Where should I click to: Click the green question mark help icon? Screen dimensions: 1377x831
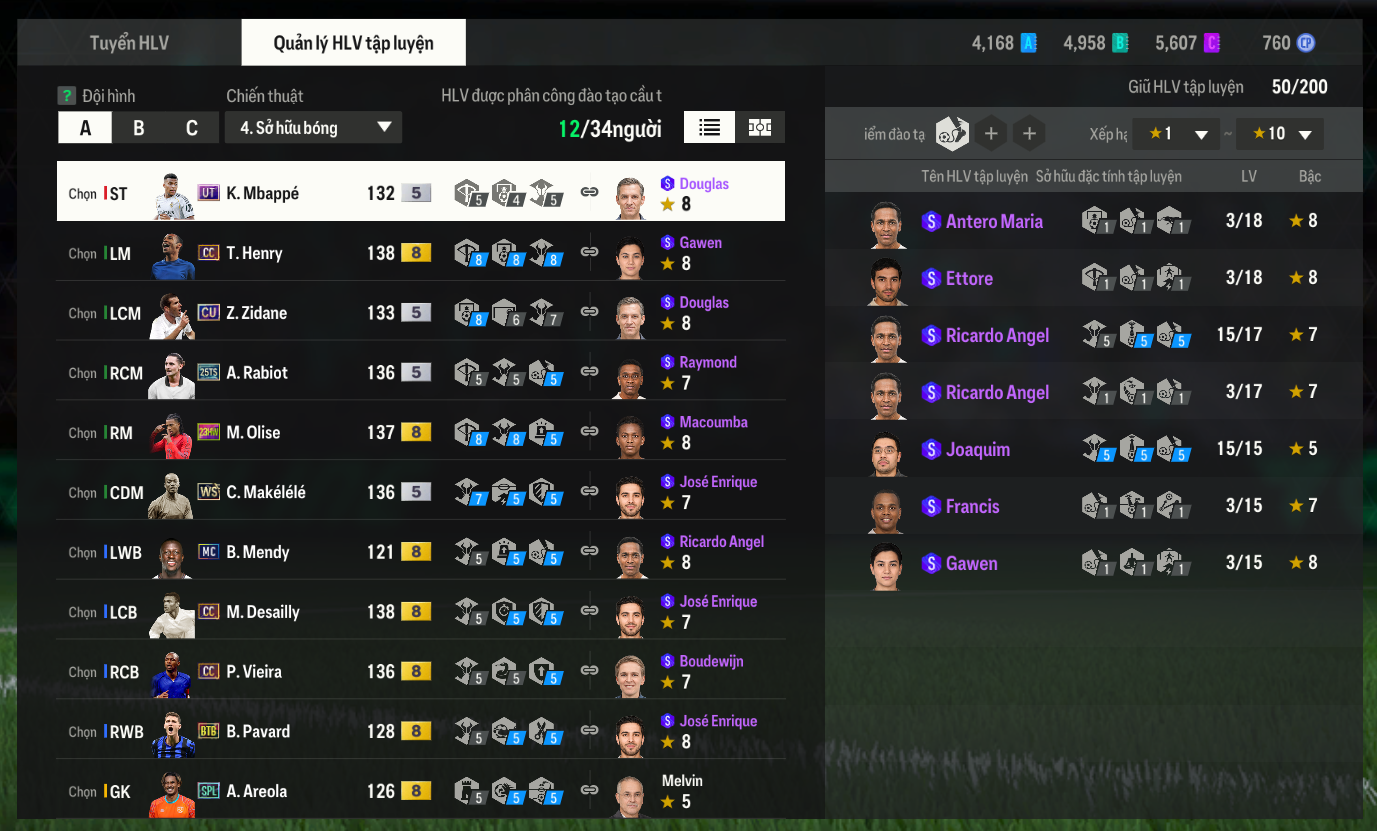pos(67,96)
